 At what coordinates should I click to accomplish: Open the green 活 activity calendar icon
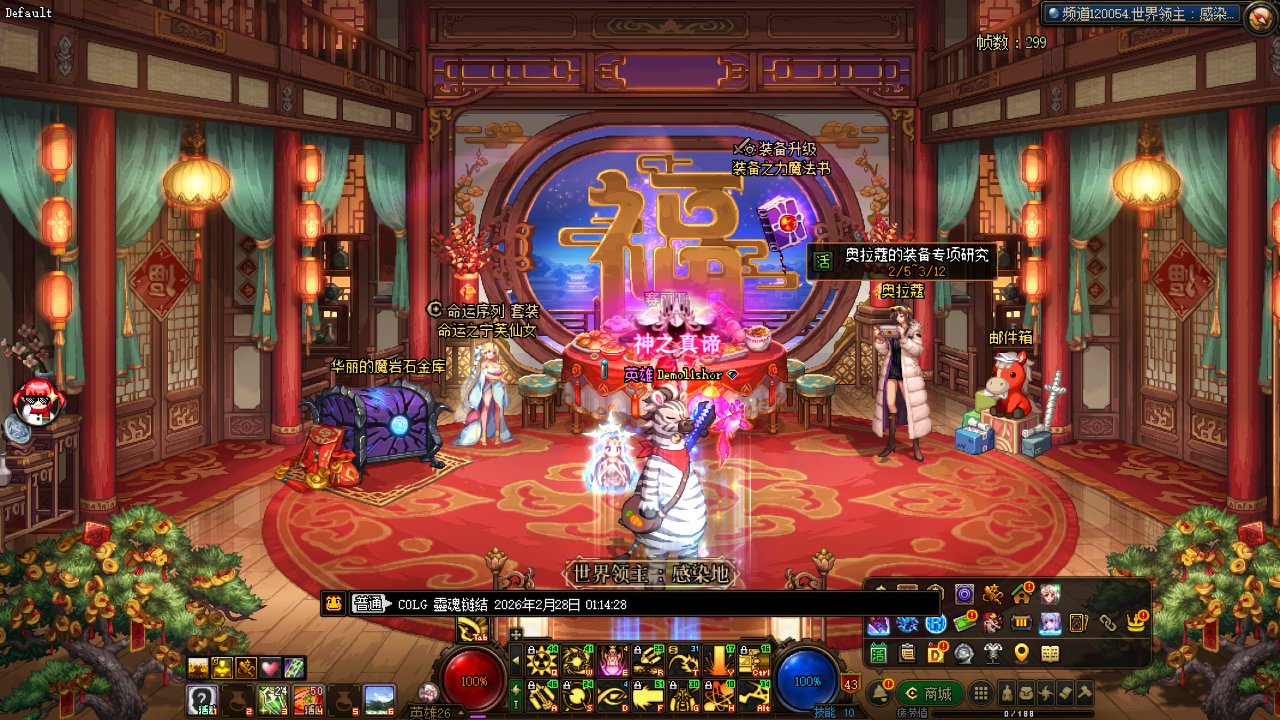[878, 653]
